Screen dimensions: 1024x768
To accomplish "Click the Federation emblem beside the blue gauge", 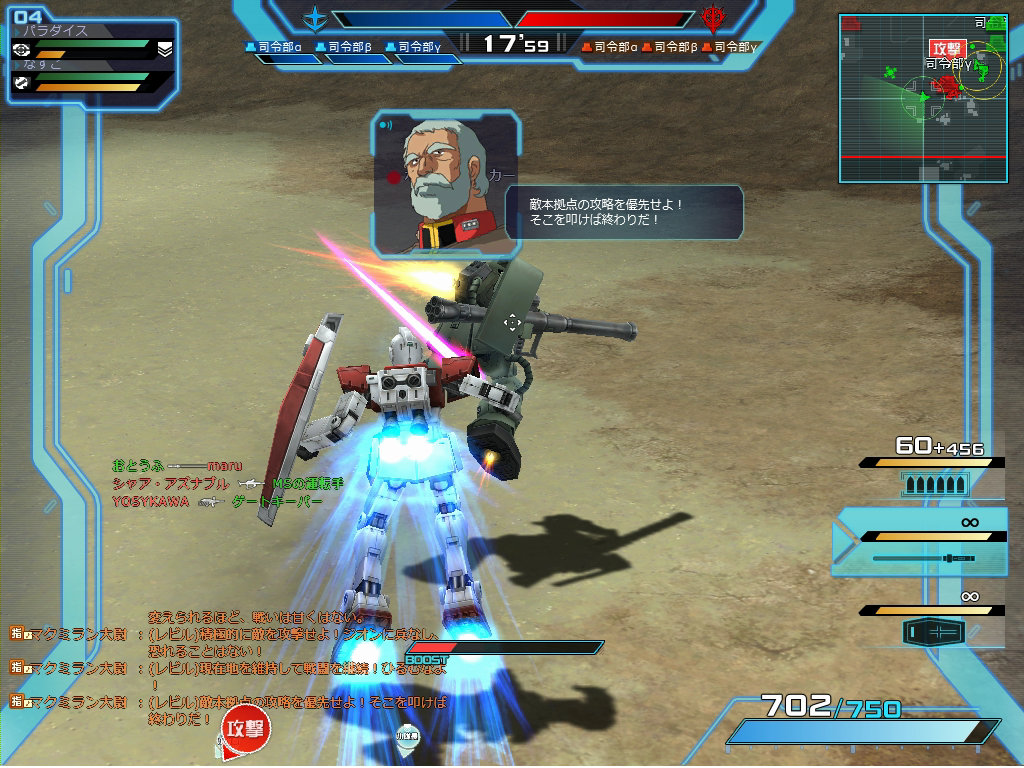I will pos(316,18).
